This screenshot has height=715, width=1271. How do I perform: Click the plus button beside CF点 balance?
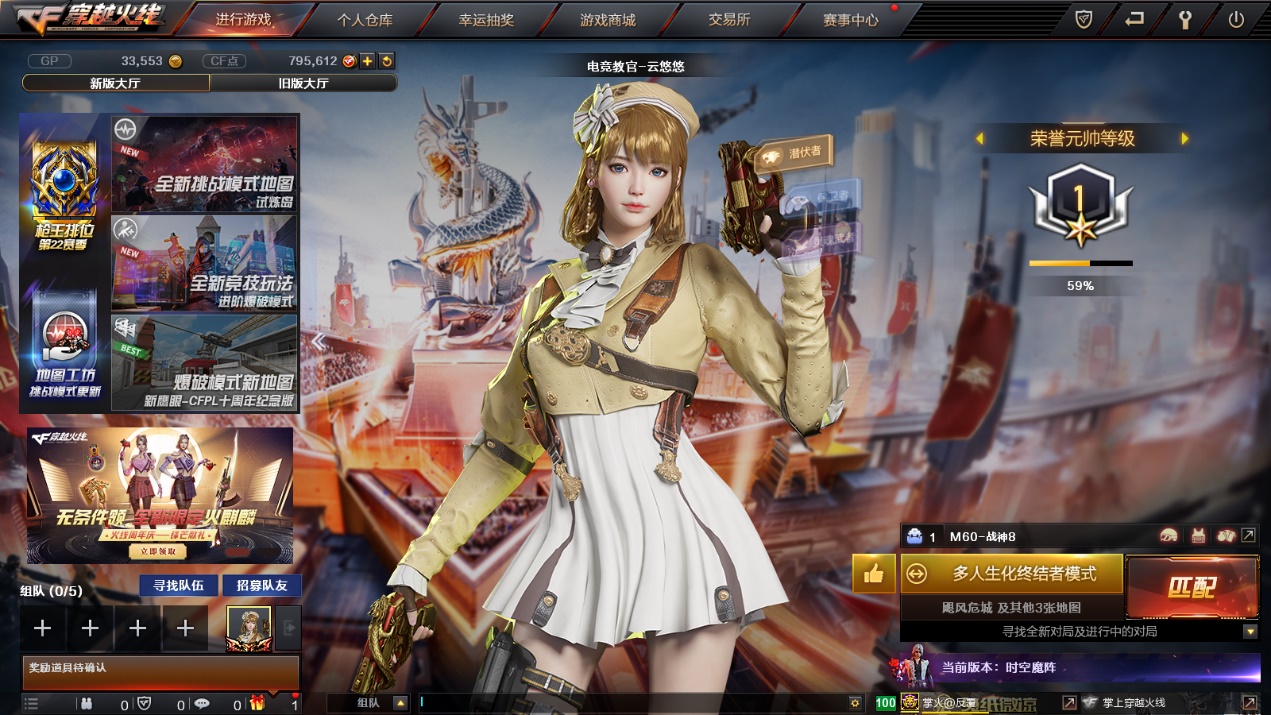[368, 61]
